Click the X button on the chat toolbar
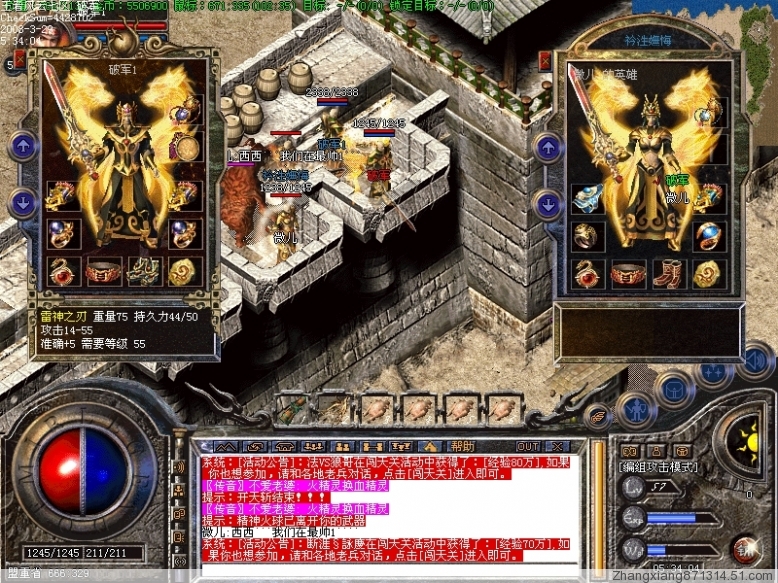 (556, 446)
